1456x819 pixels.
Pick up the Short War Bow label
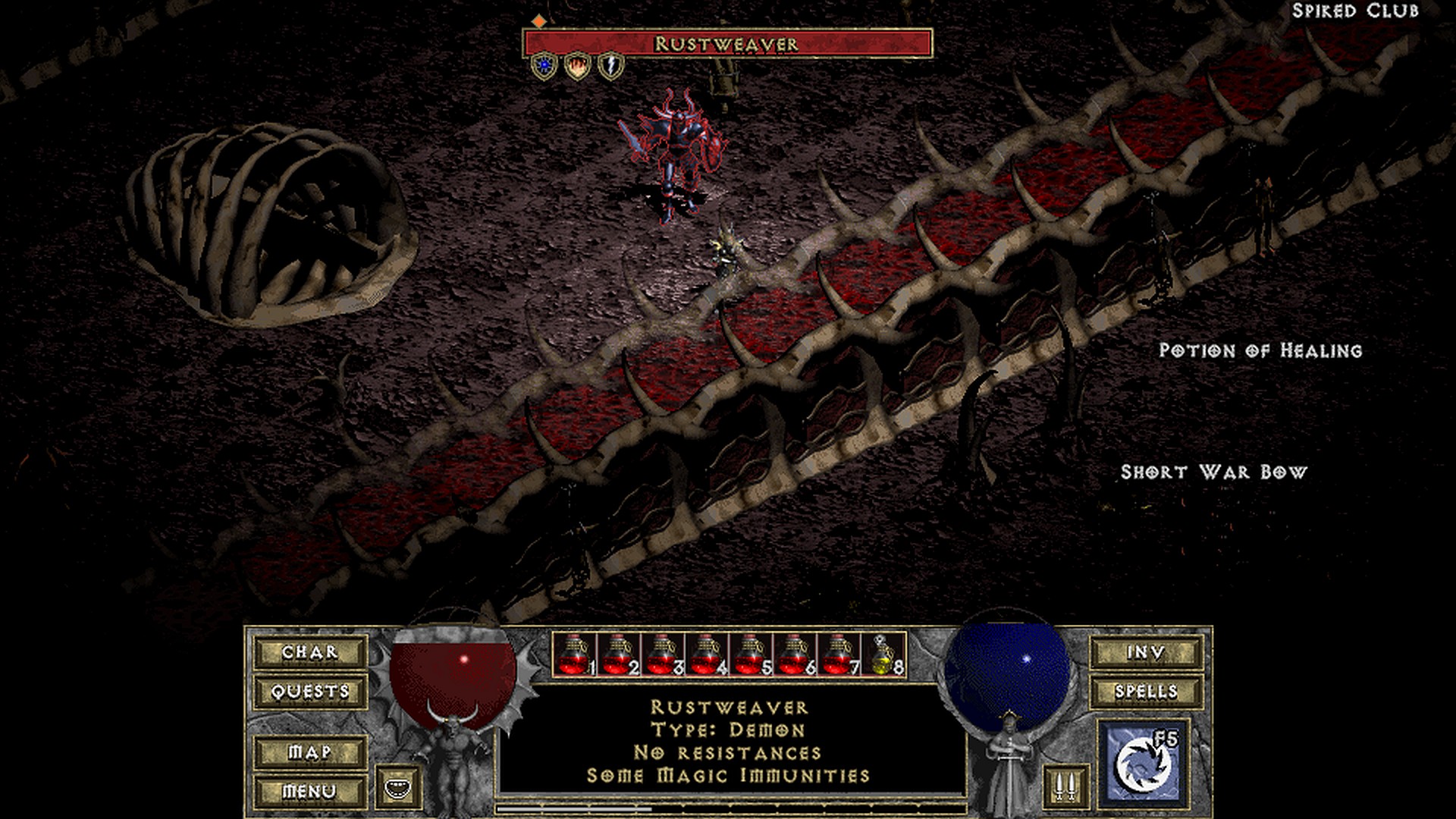[1214, 472]
